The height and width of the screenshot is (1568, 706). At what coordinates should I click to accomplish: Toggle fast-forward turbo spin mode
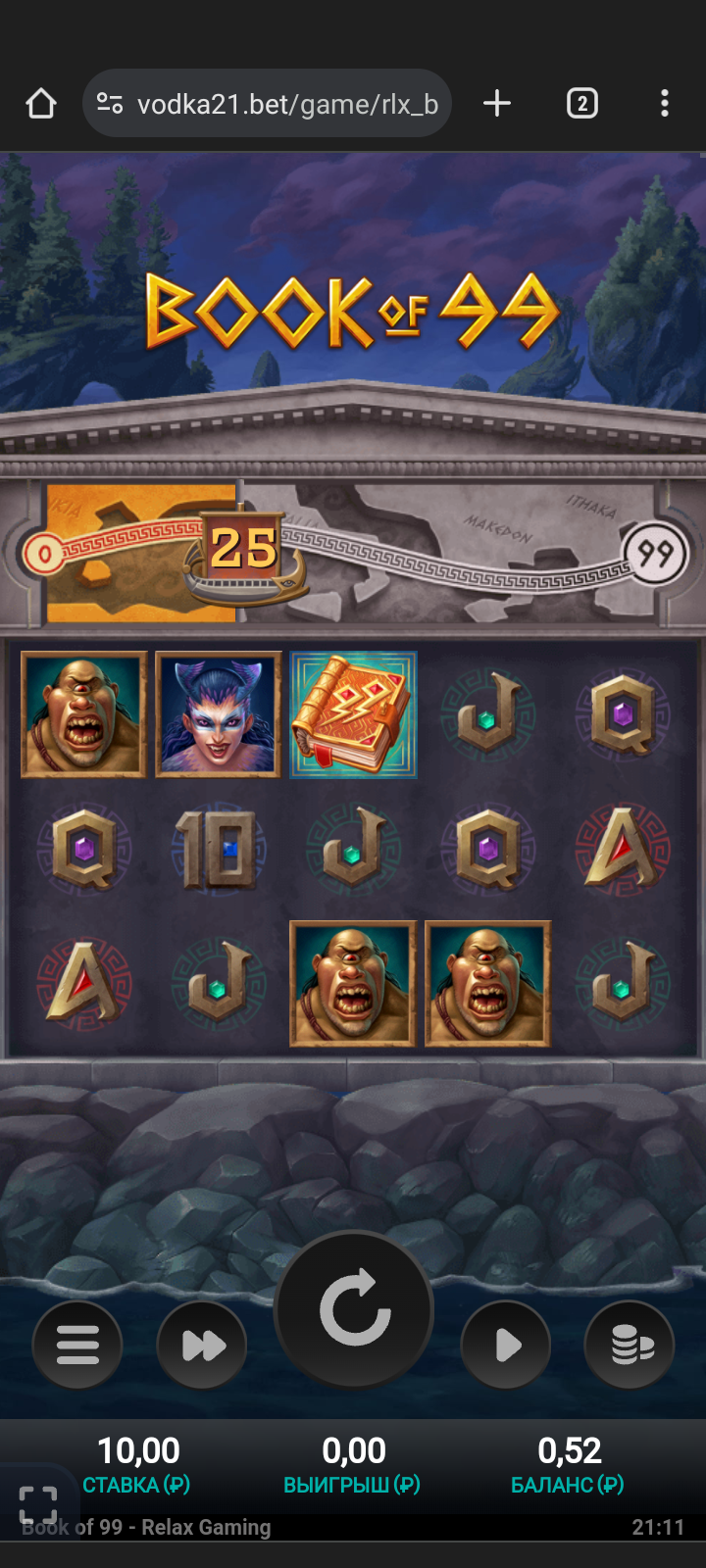(203, 1346)
